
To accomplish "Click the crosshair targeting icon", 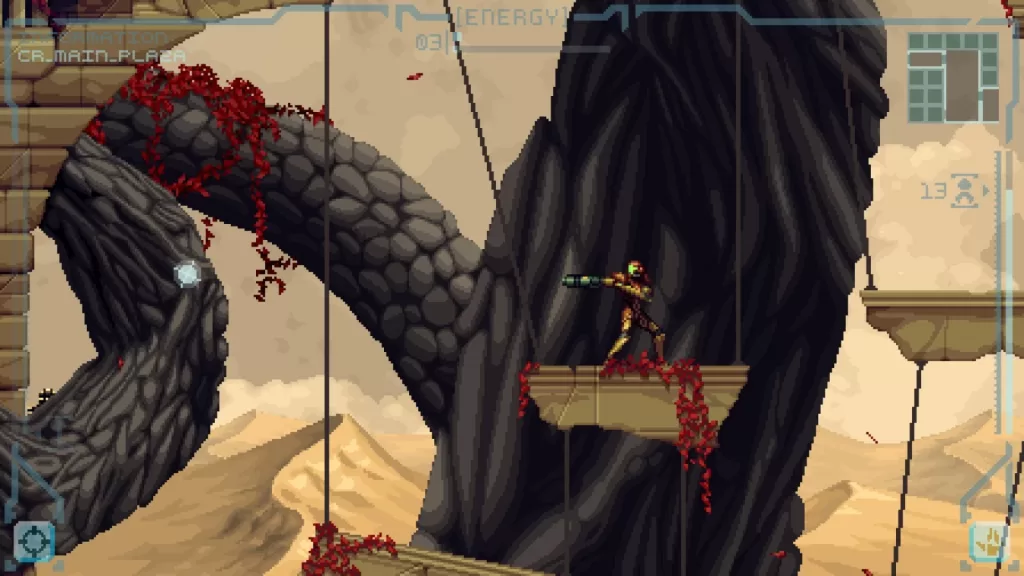I will (x=33, y=542).
